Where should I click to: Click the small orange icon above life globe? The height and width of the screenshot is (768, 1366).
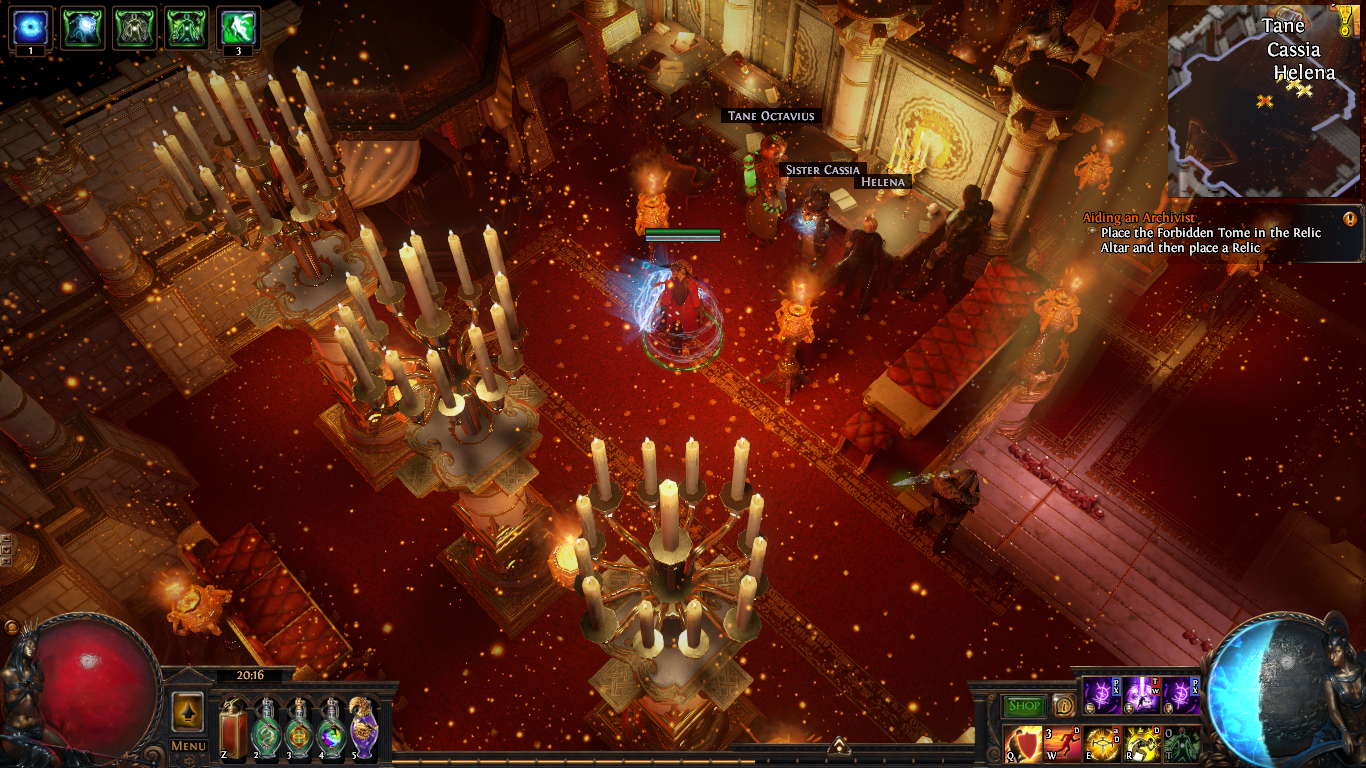[x=11, y=627]
